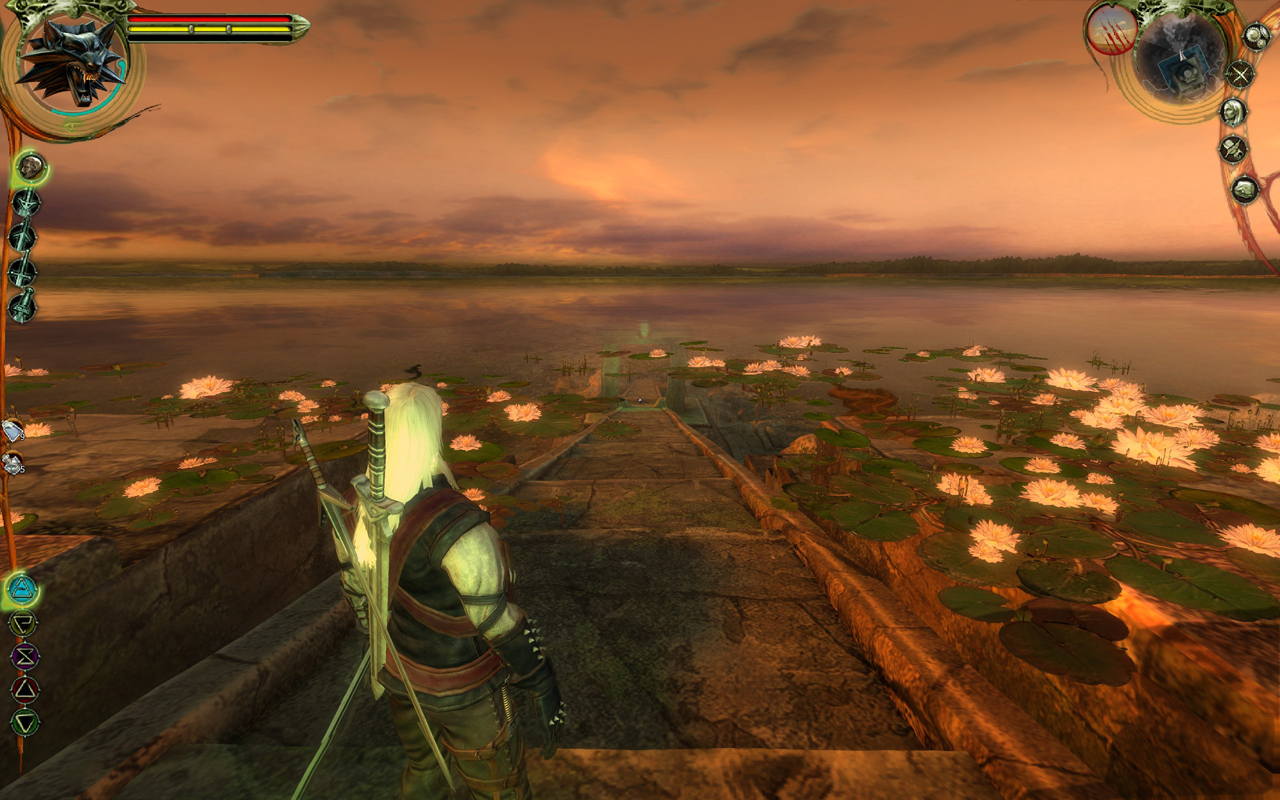
Task: Open the journal quill icon
Action: coord(1233,150)
